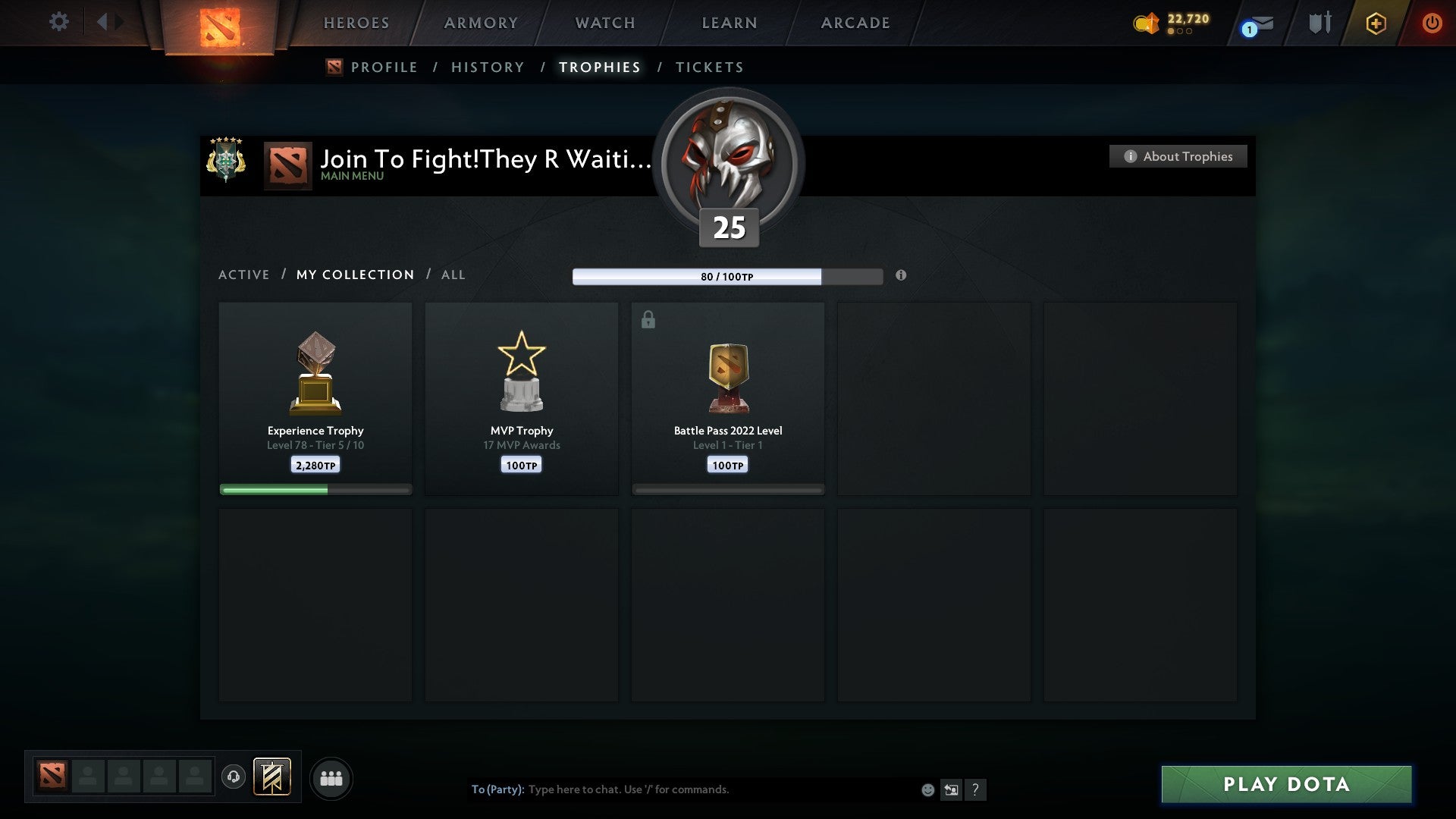Screen dimensions: 1456x819
Task: Click the power button to exit the game
Action: point(1432,23)
